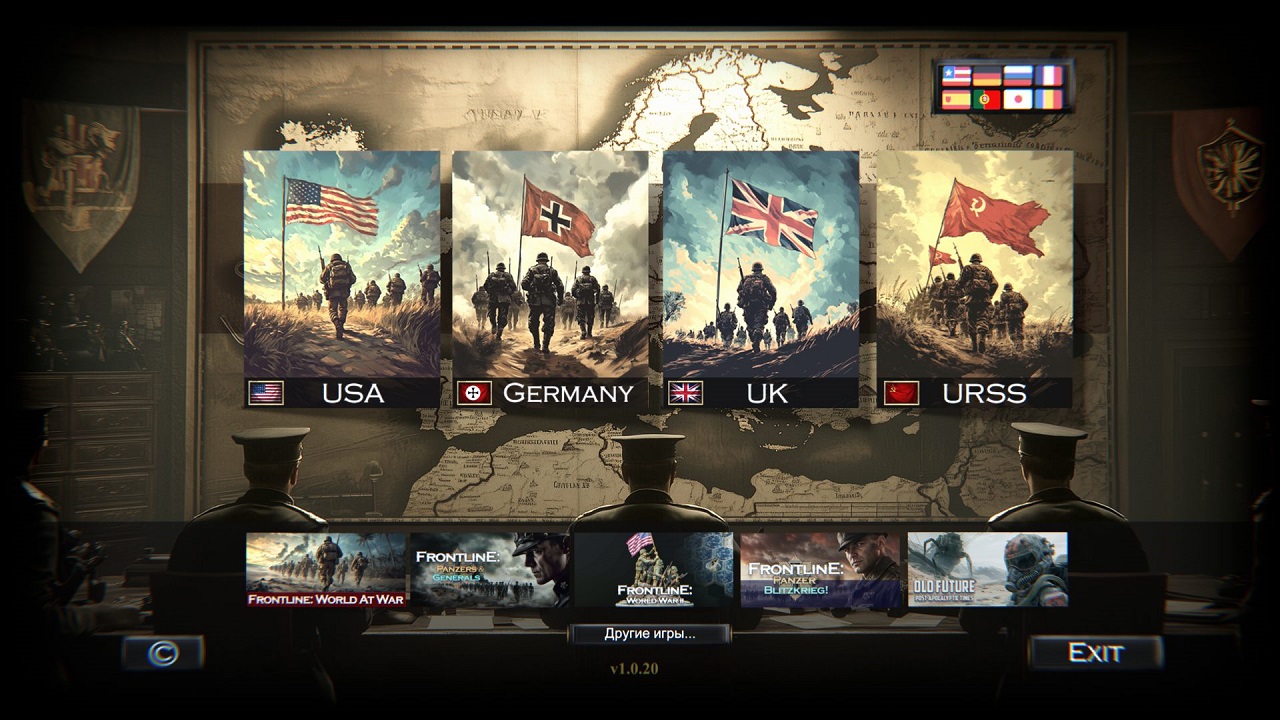Select the French language flag

(x=1048, y=75)
